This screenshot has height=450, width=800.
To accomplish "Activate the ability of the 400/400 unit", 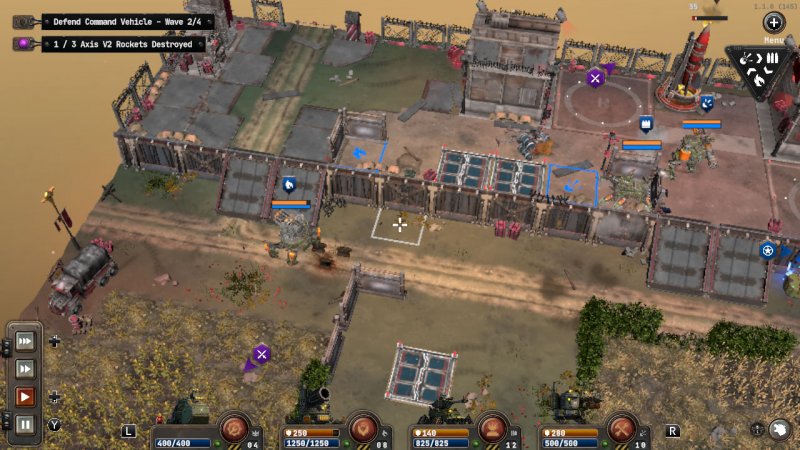I will [x=233, y=427].
